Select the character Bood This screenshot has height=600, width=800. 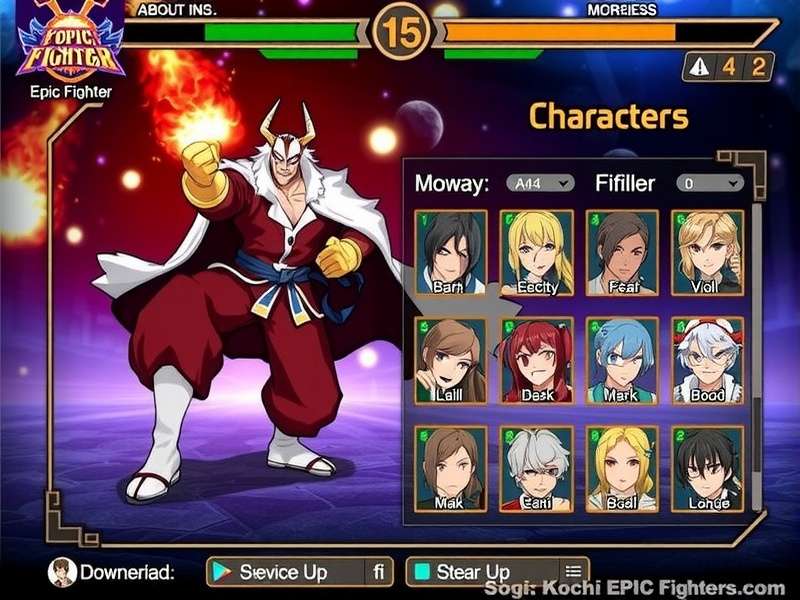pos(707,361)
